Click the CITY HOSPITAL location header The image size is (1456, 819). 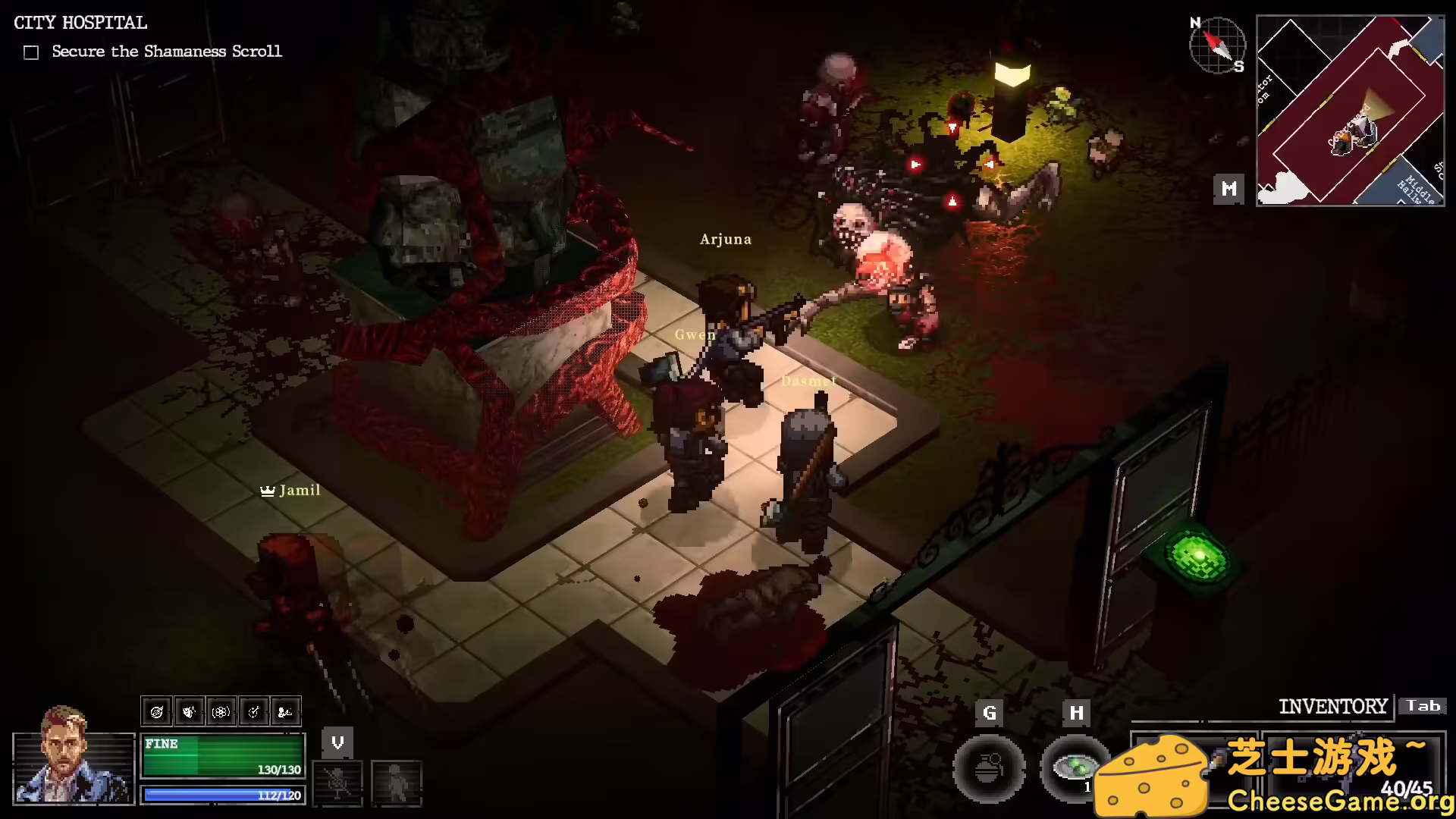79,23
